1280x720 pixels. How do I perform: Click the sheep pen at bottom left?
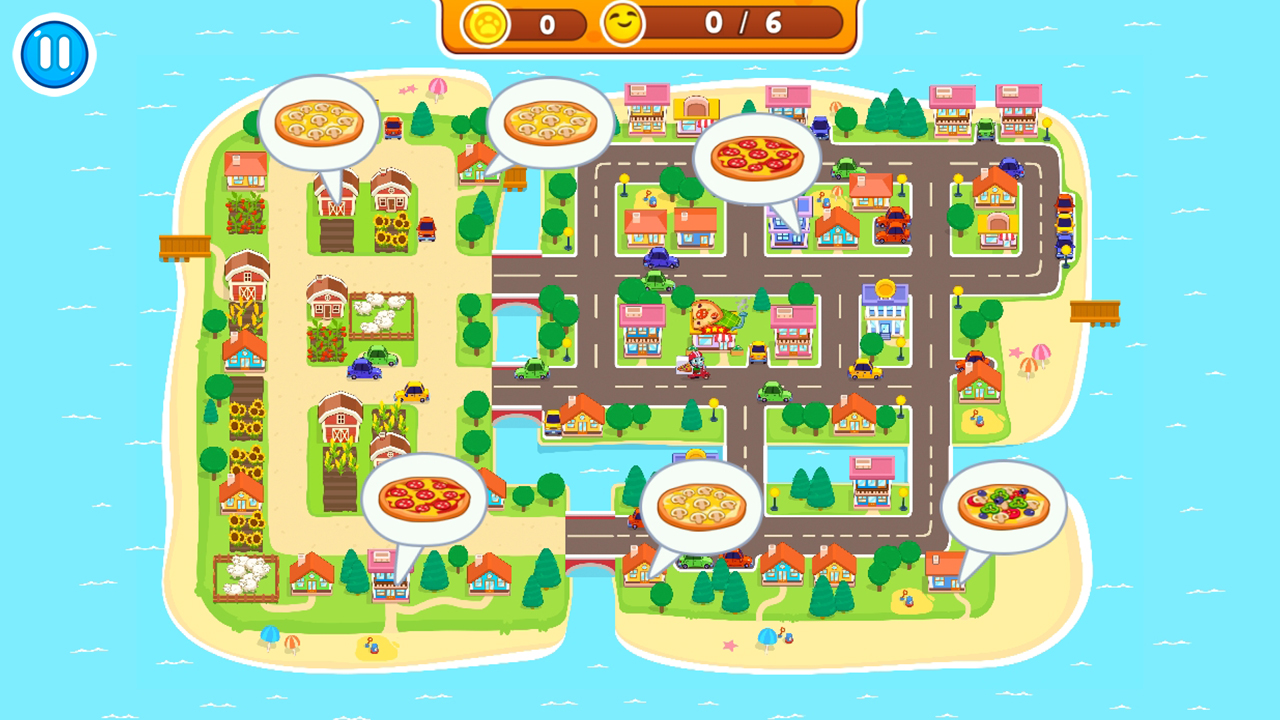tap(247, 575)
